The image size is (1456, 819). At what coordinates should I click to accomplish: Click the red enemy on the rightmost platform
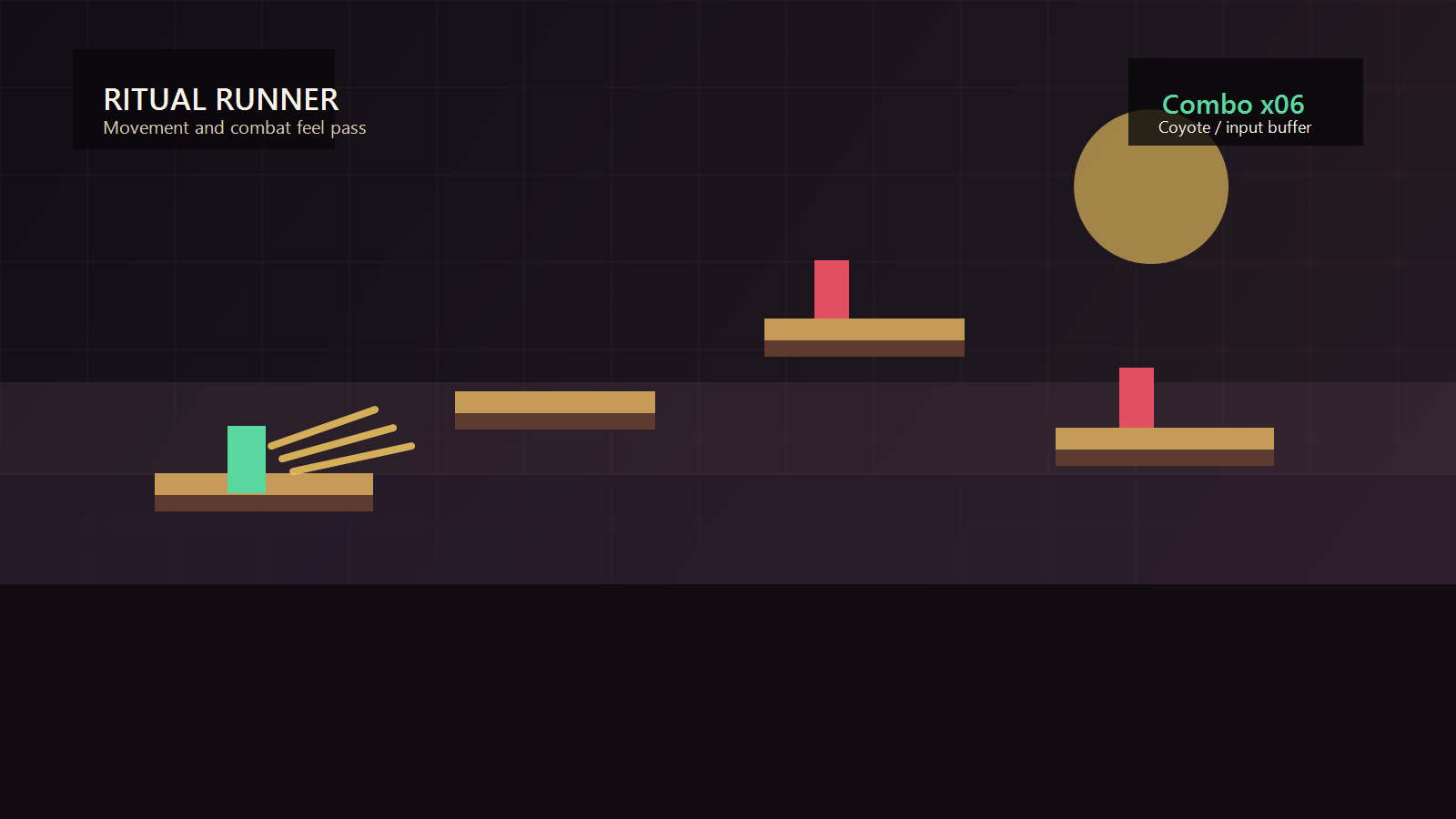pyautogui.click(x=1136, y=396)
